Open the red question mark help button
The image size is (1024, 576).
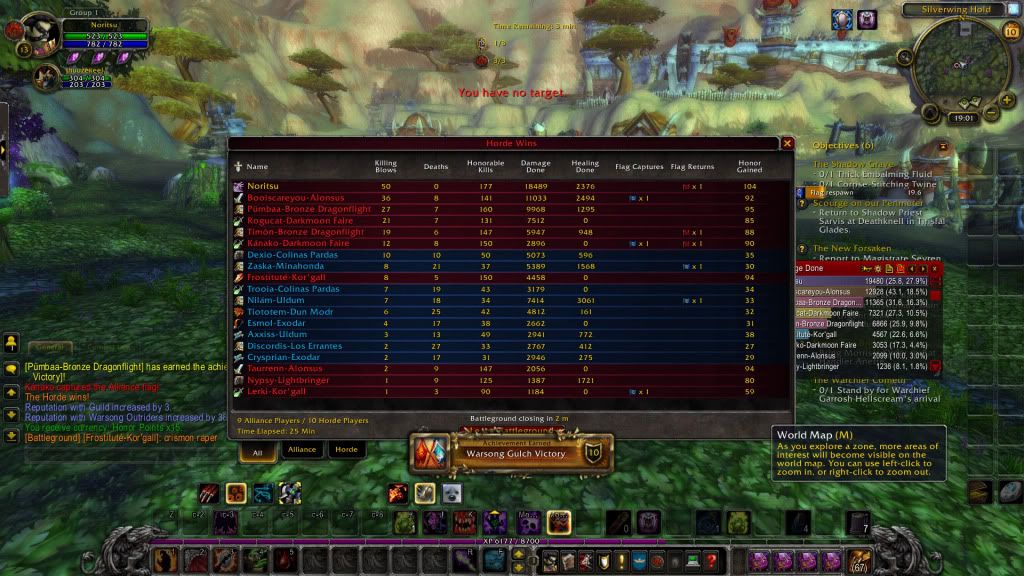[711, 560]
